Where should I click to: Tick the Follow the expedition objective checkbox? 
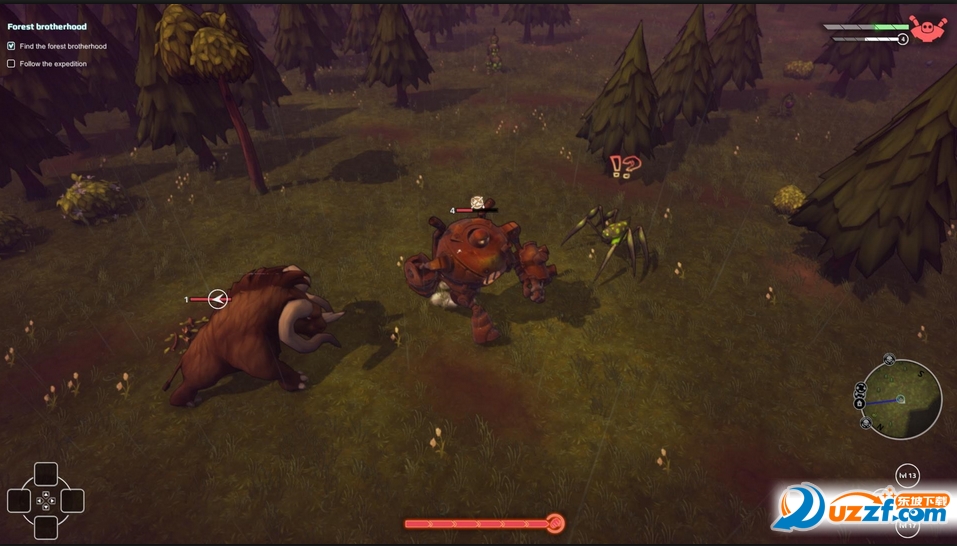11,64
